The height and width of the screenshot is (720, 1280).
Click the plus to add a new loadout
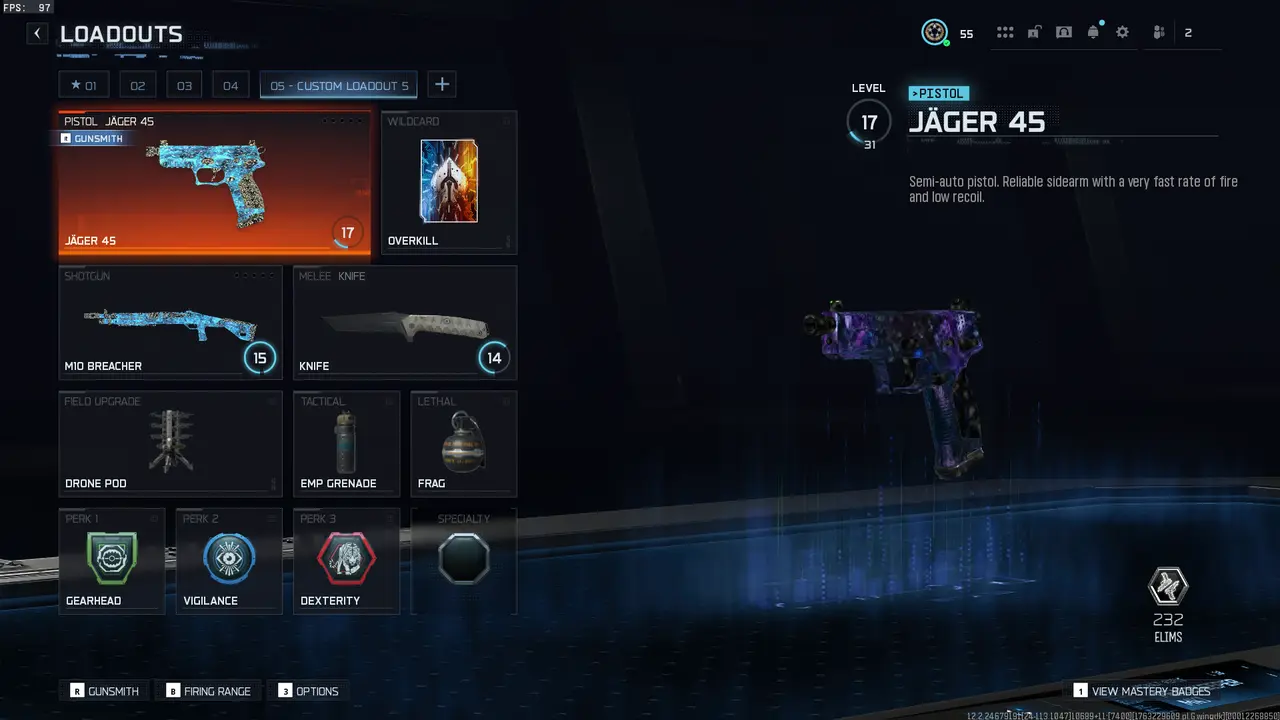click(441, 85)
